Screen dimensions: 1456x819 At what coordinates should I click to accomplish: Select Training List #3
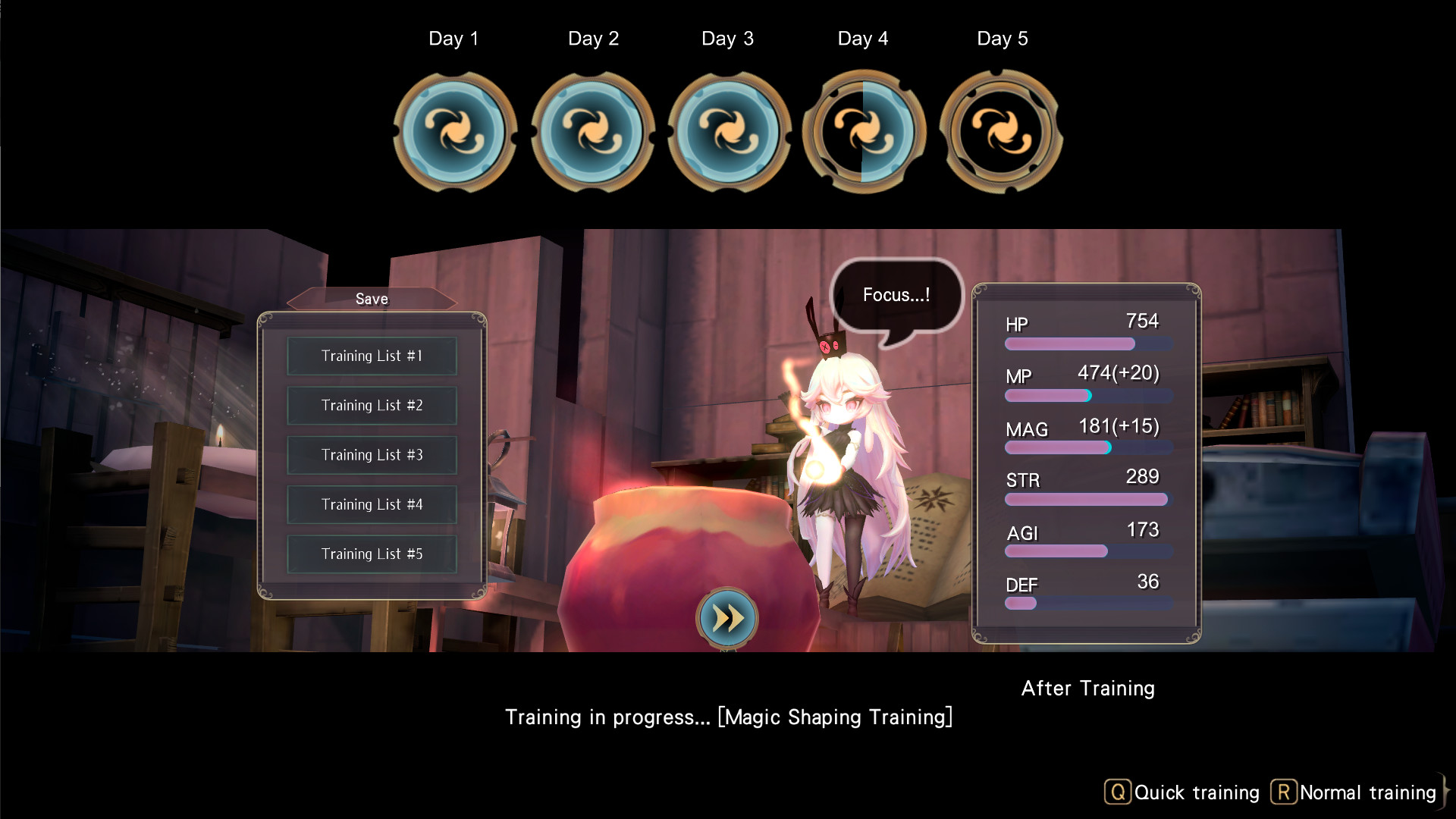[x=372, y=455]
